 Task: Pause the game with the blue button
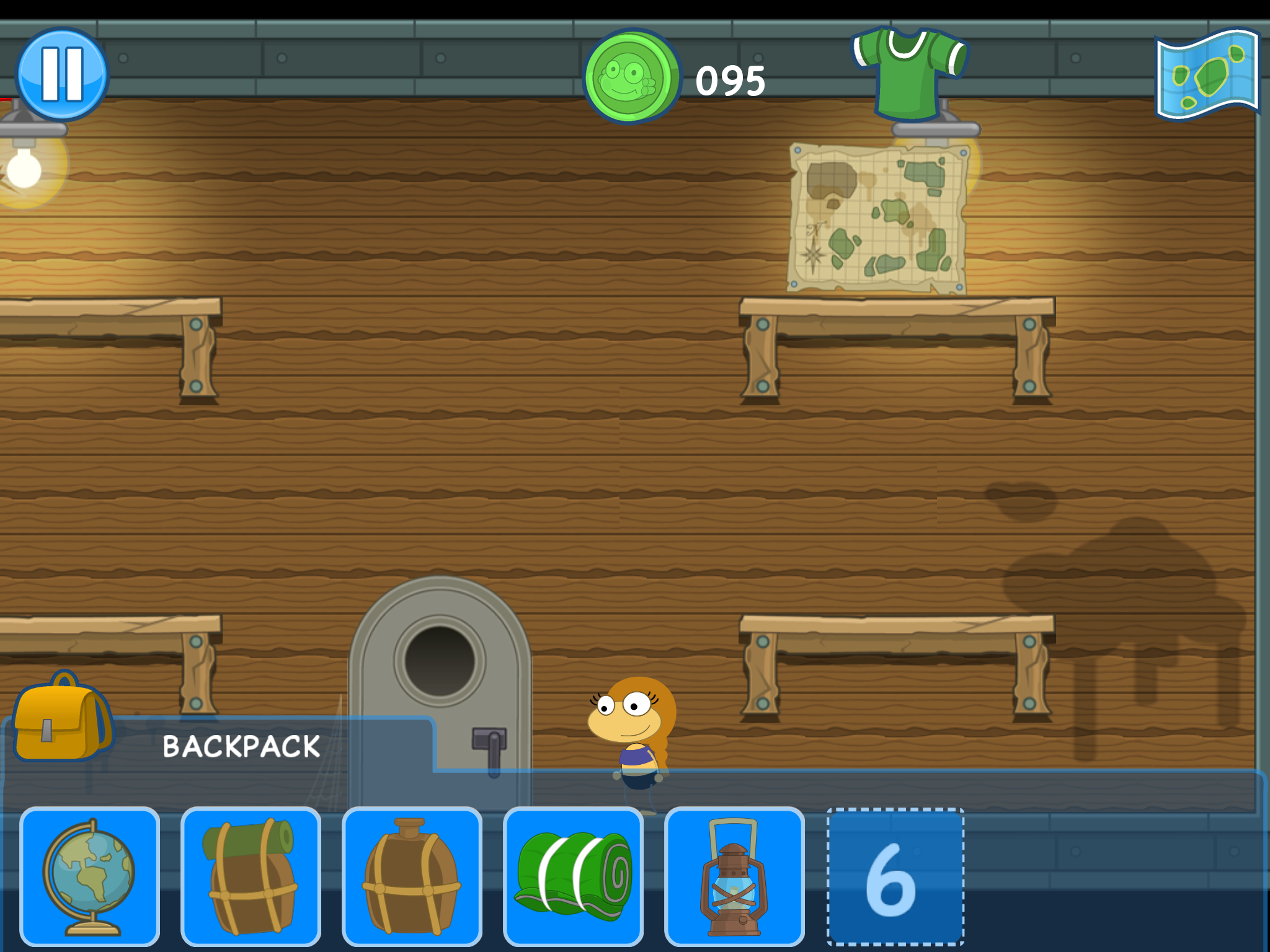pos(62,74)
